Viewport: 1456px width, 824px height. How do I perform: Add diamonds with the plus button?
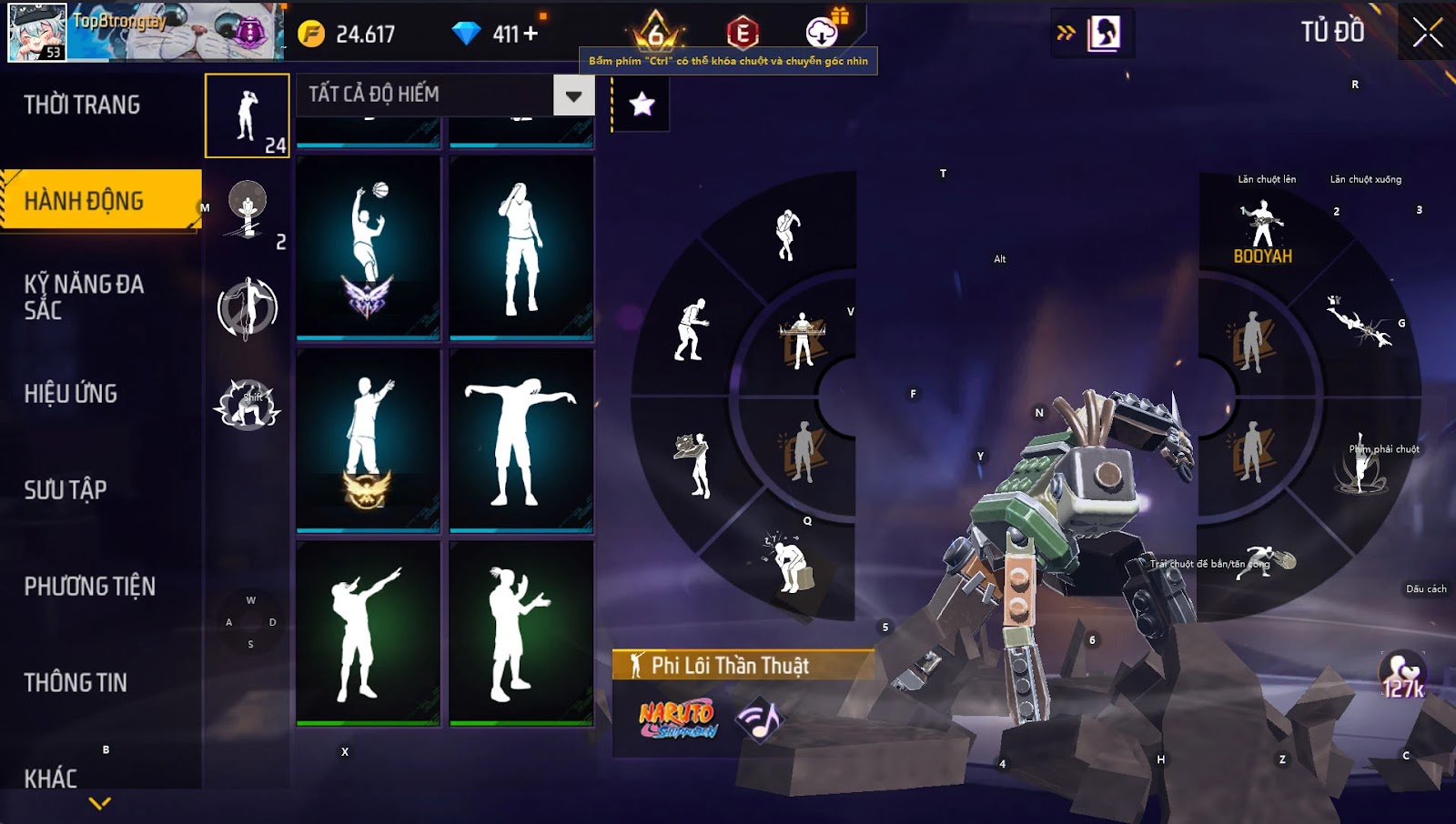[530, 34]
